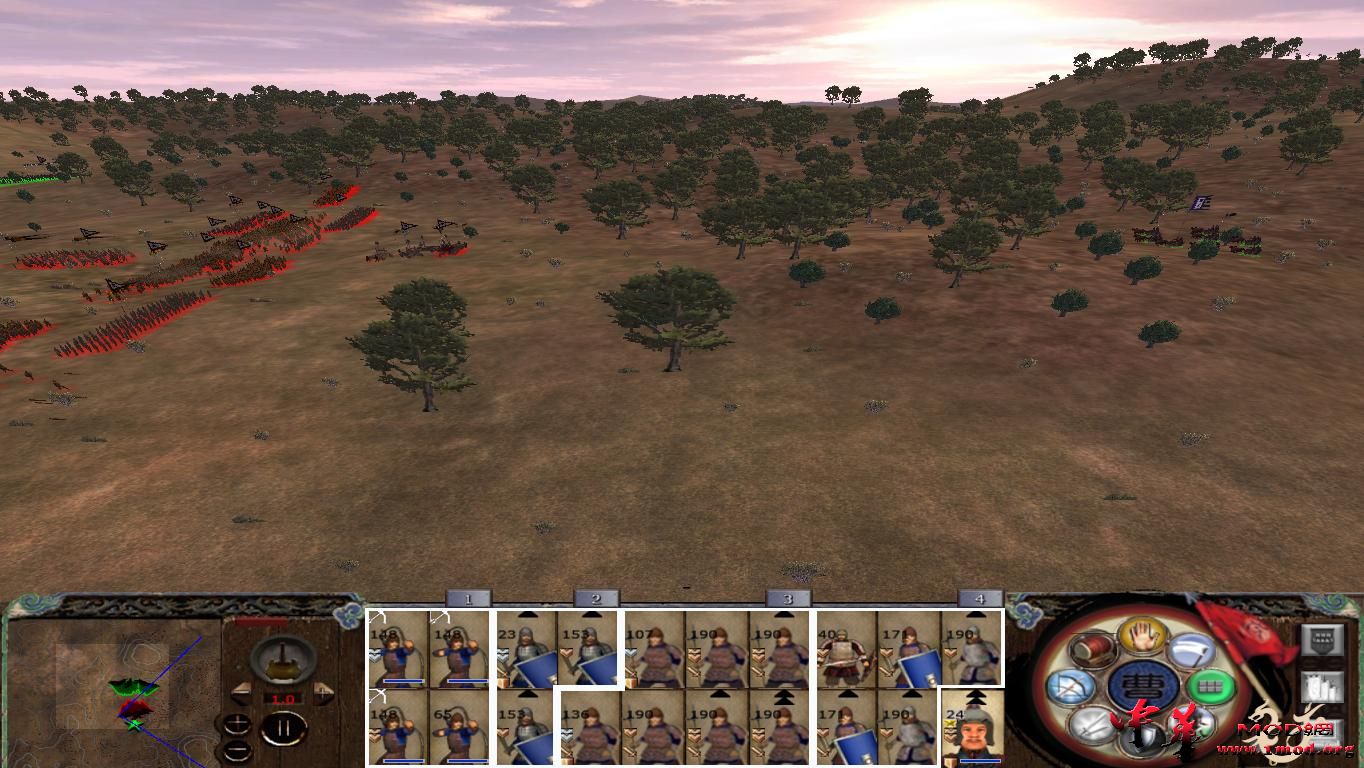Pause the battle with the pause button
This screenshot has height=768, width=1364.
(285, 727)
